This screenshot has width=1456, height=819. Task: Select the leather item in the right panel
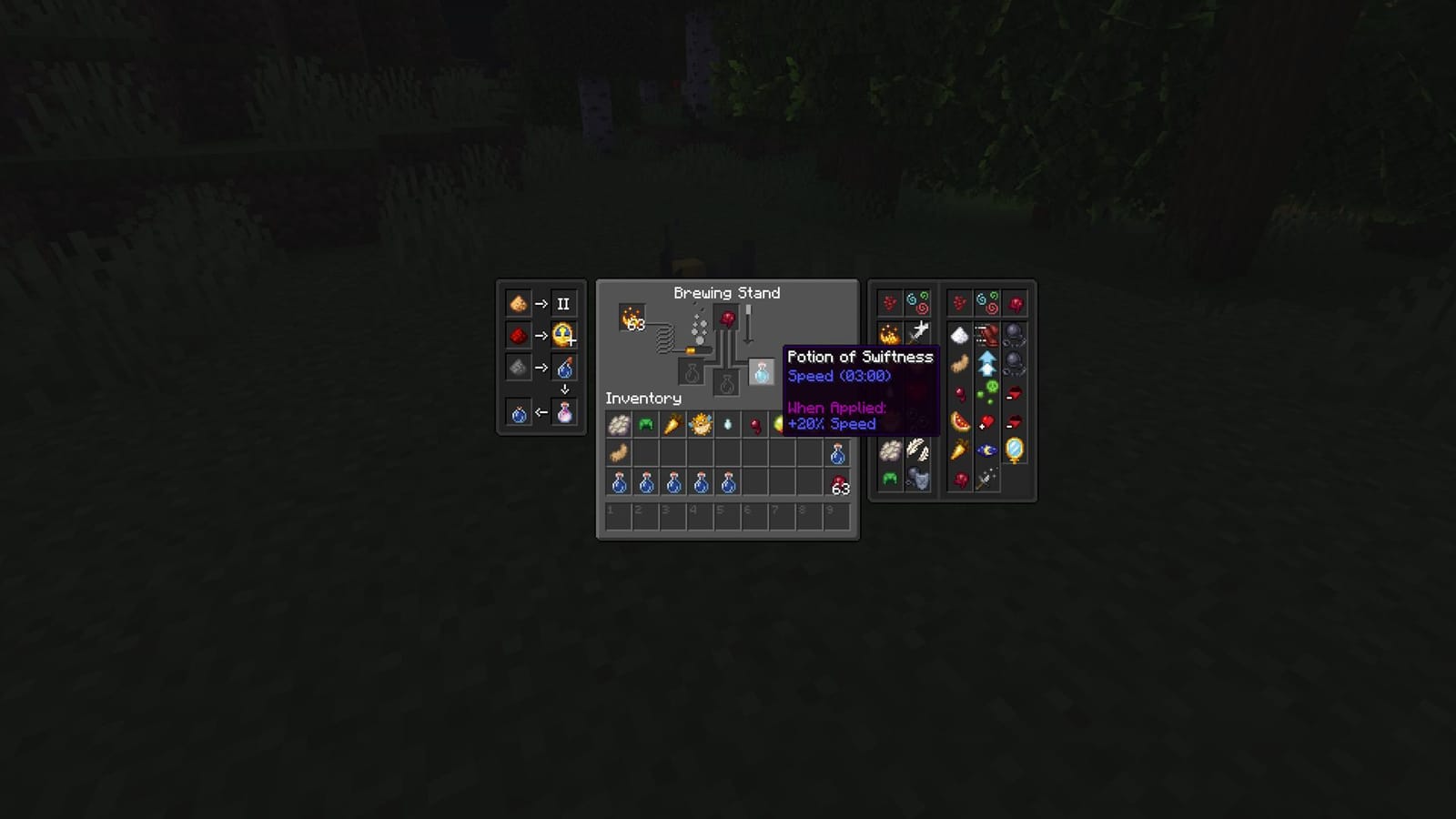point(986,336)
